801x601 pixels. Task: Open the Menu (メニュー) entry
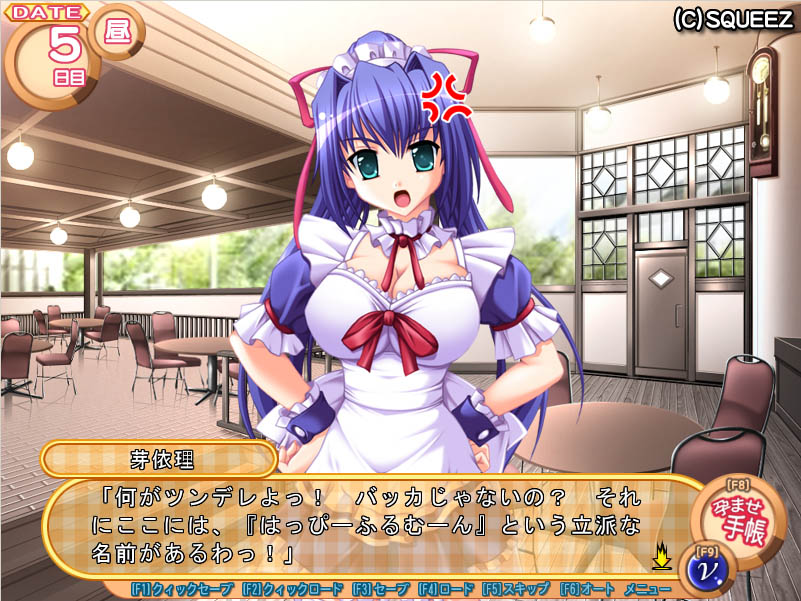(x=647, y=590)
